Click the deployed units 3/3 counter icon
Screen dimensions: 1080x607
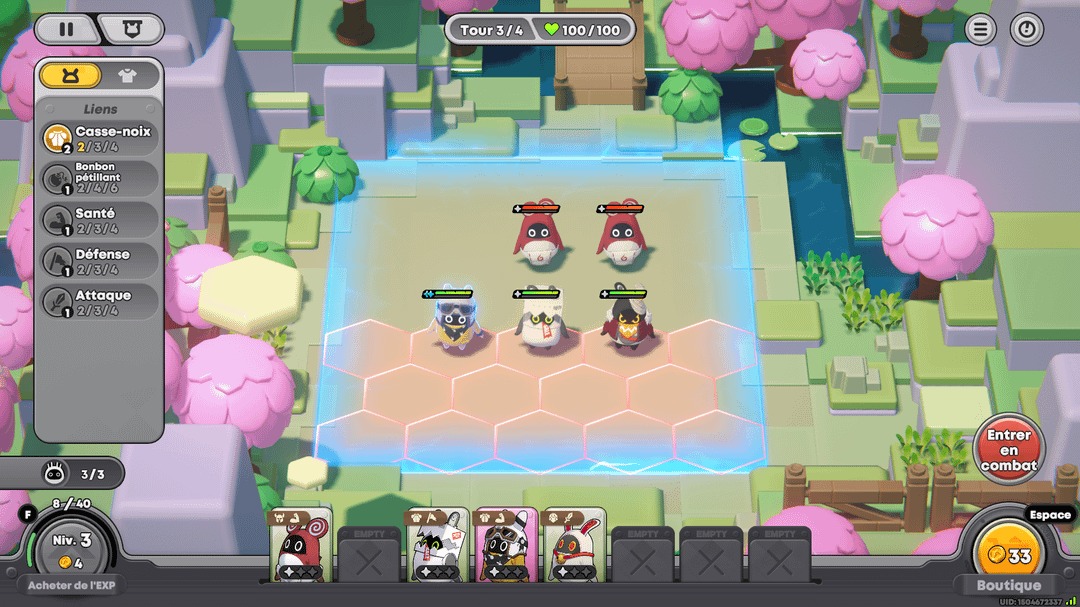point(55,473)
